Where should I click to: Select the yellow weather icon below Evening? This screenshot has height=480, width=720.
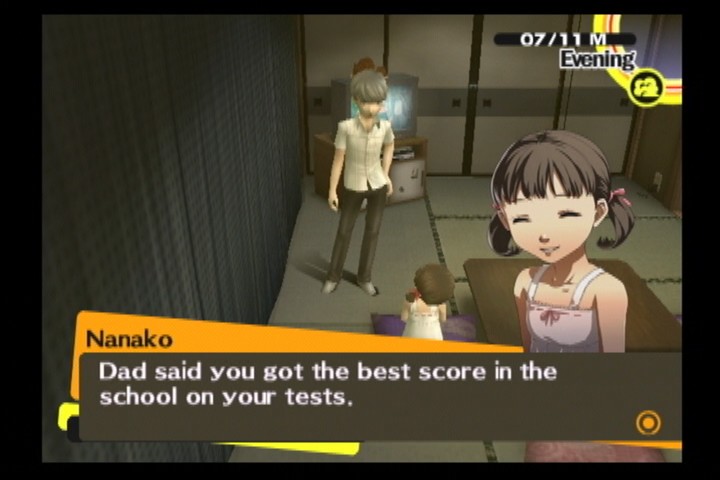coord(647,88)
